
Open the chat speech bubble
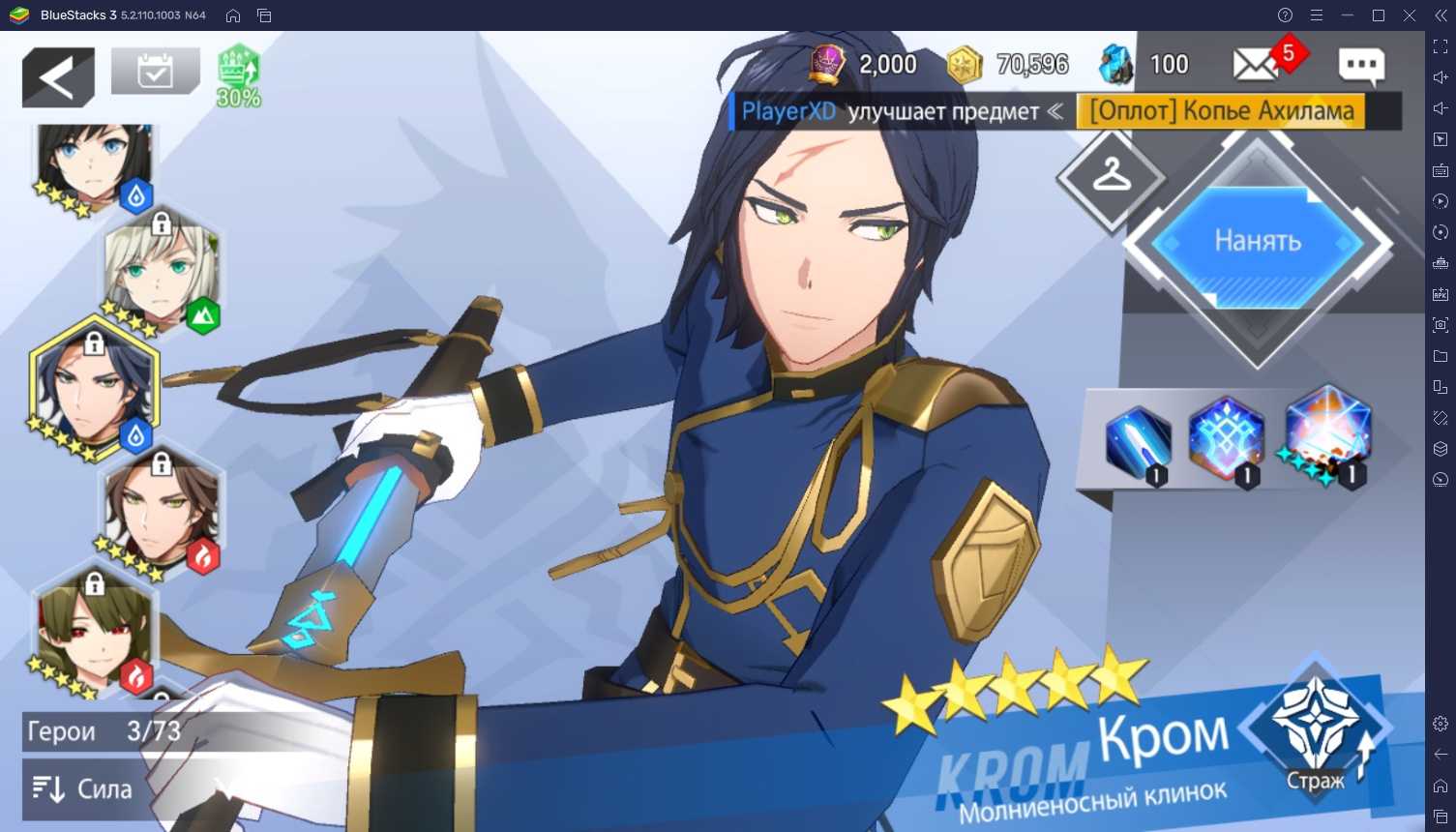pos(1361,65)
